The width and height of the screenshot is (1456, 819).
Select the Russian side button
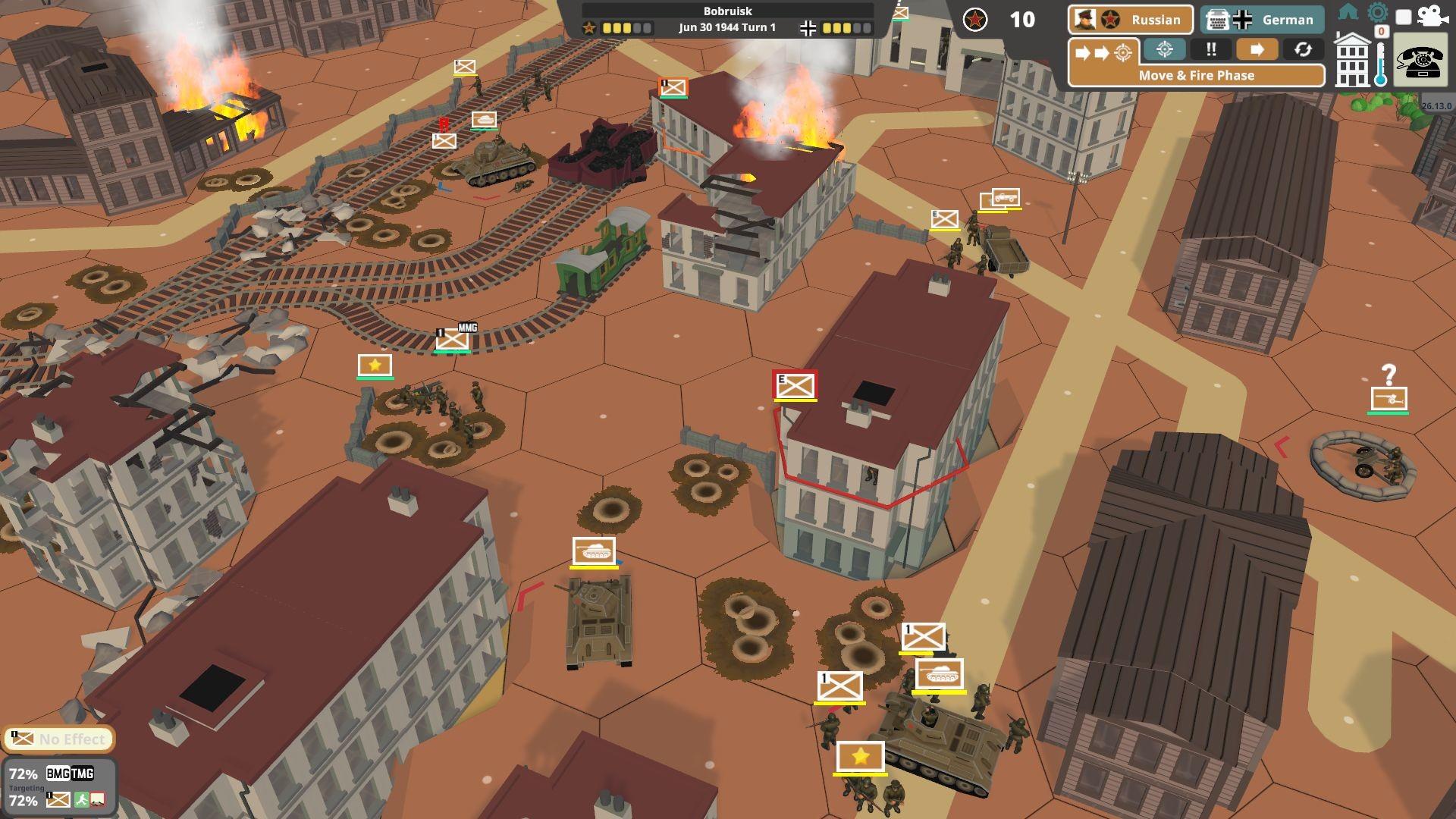(1130, 20)
